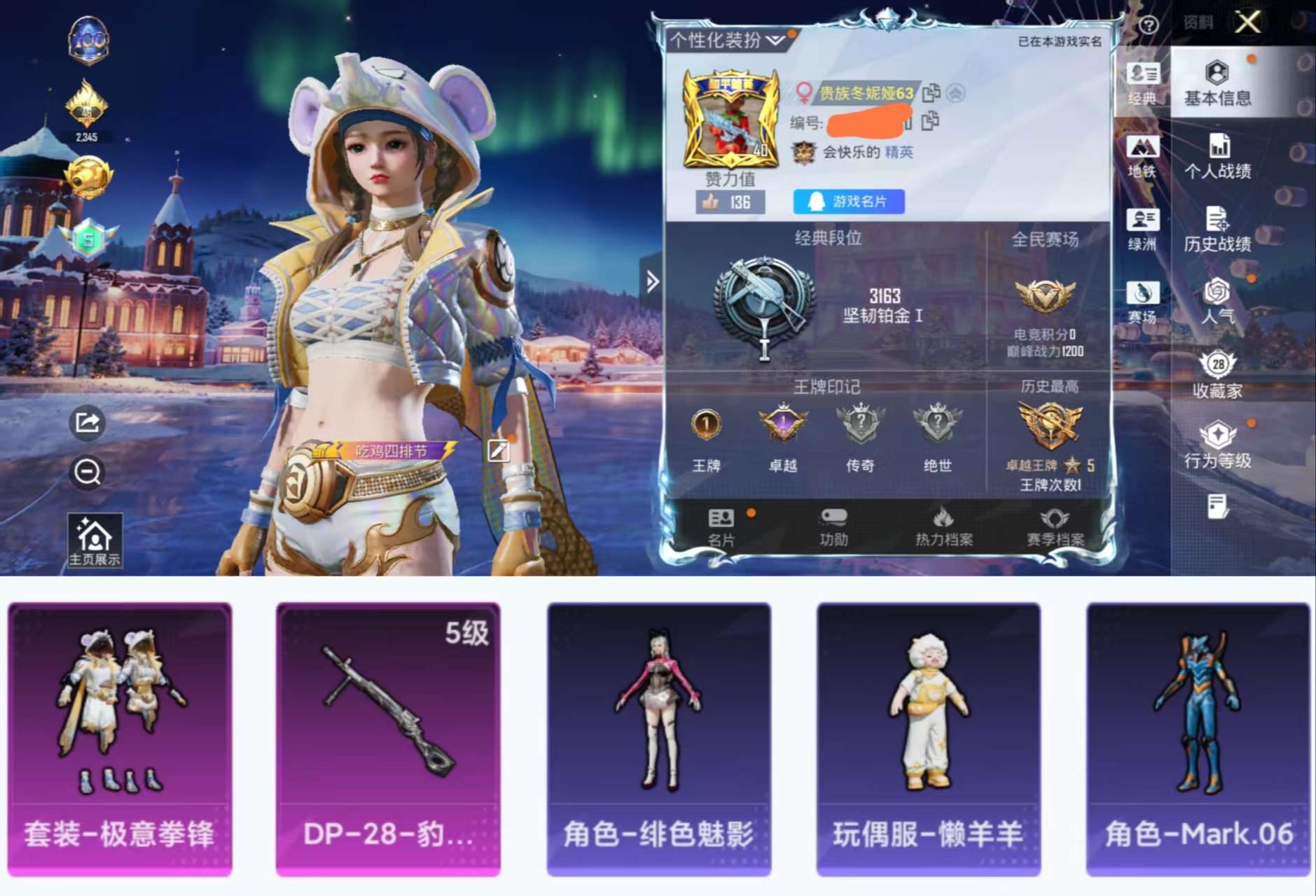Open the 热力档案 flame icon at bottom
The height and width of the screenshot is (896, 1316).
pos(944,520)
